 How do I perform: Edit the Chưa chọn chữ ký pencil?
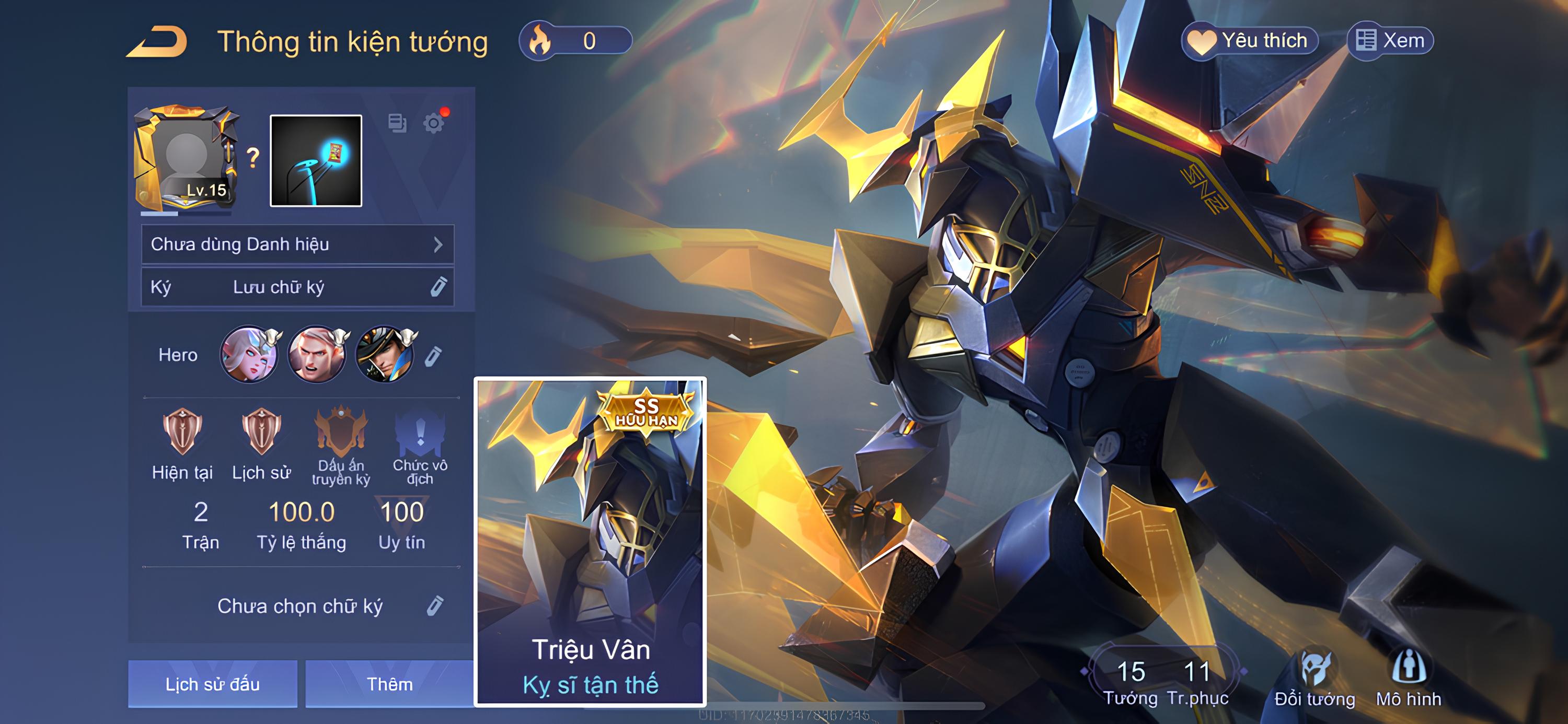tap(435, 606)
